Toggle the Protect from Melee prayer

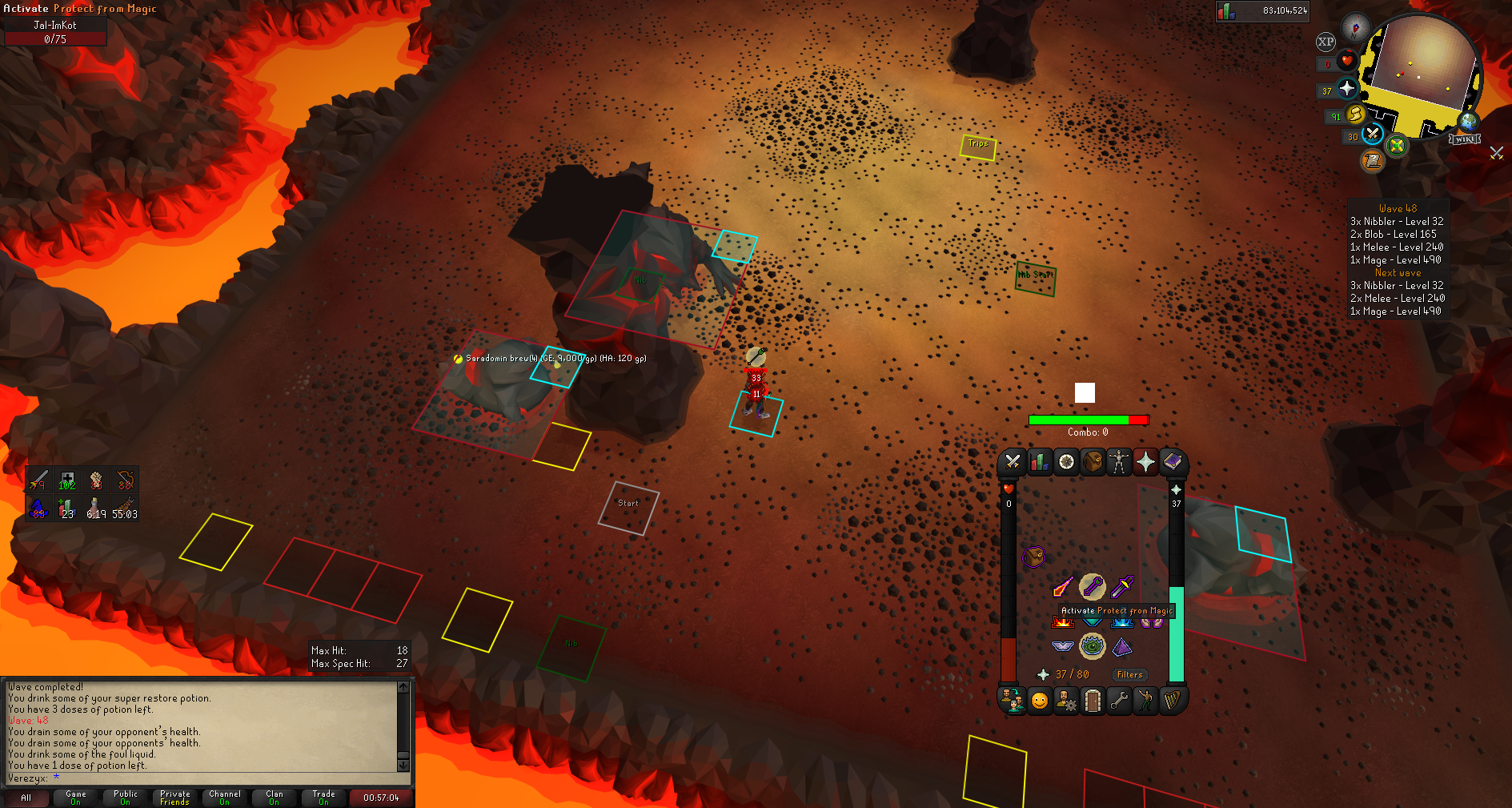pyautogui.click(x=1122, y=586)
